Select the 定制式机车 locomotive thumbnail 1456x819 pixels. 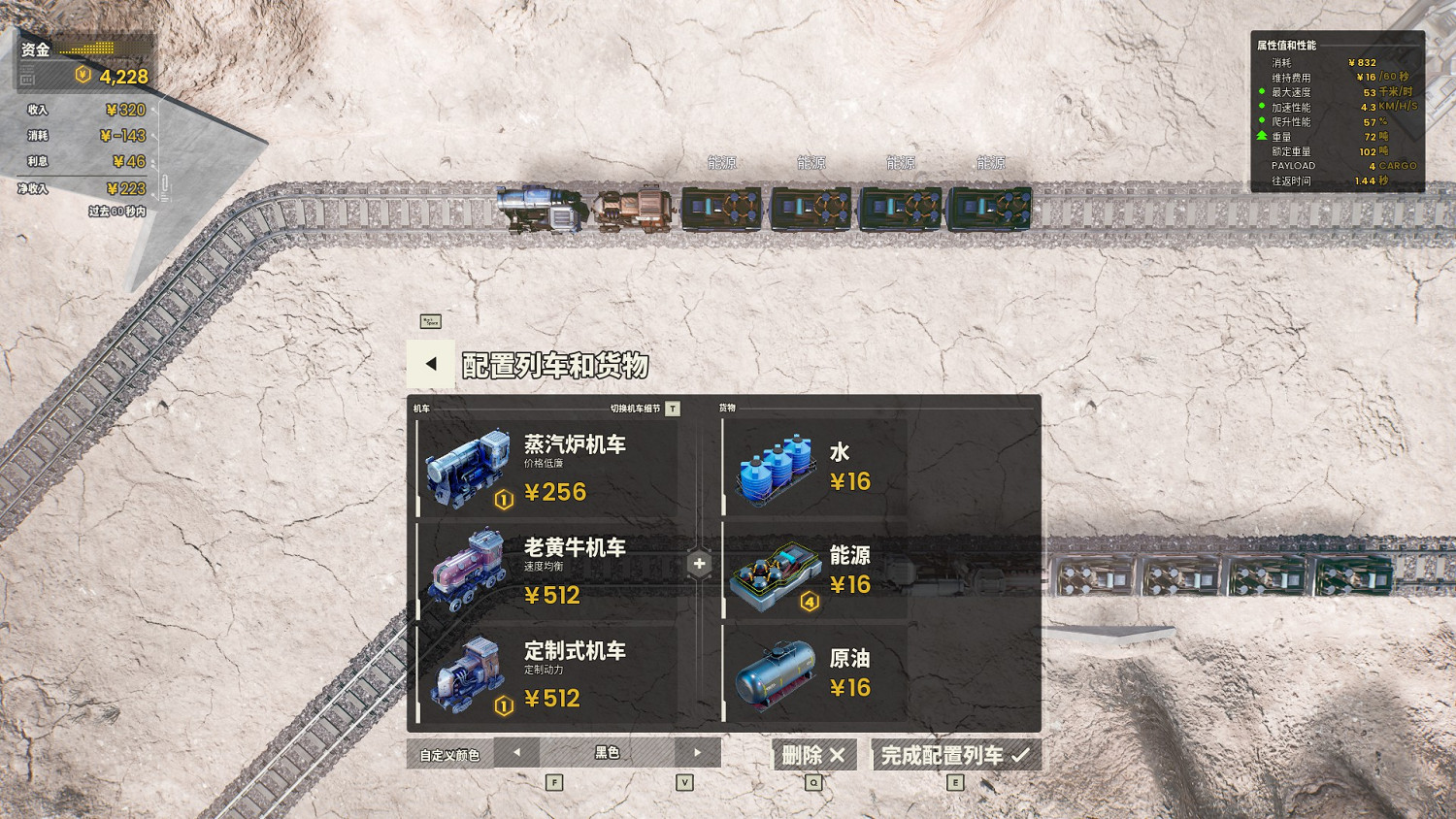[469, 675]
